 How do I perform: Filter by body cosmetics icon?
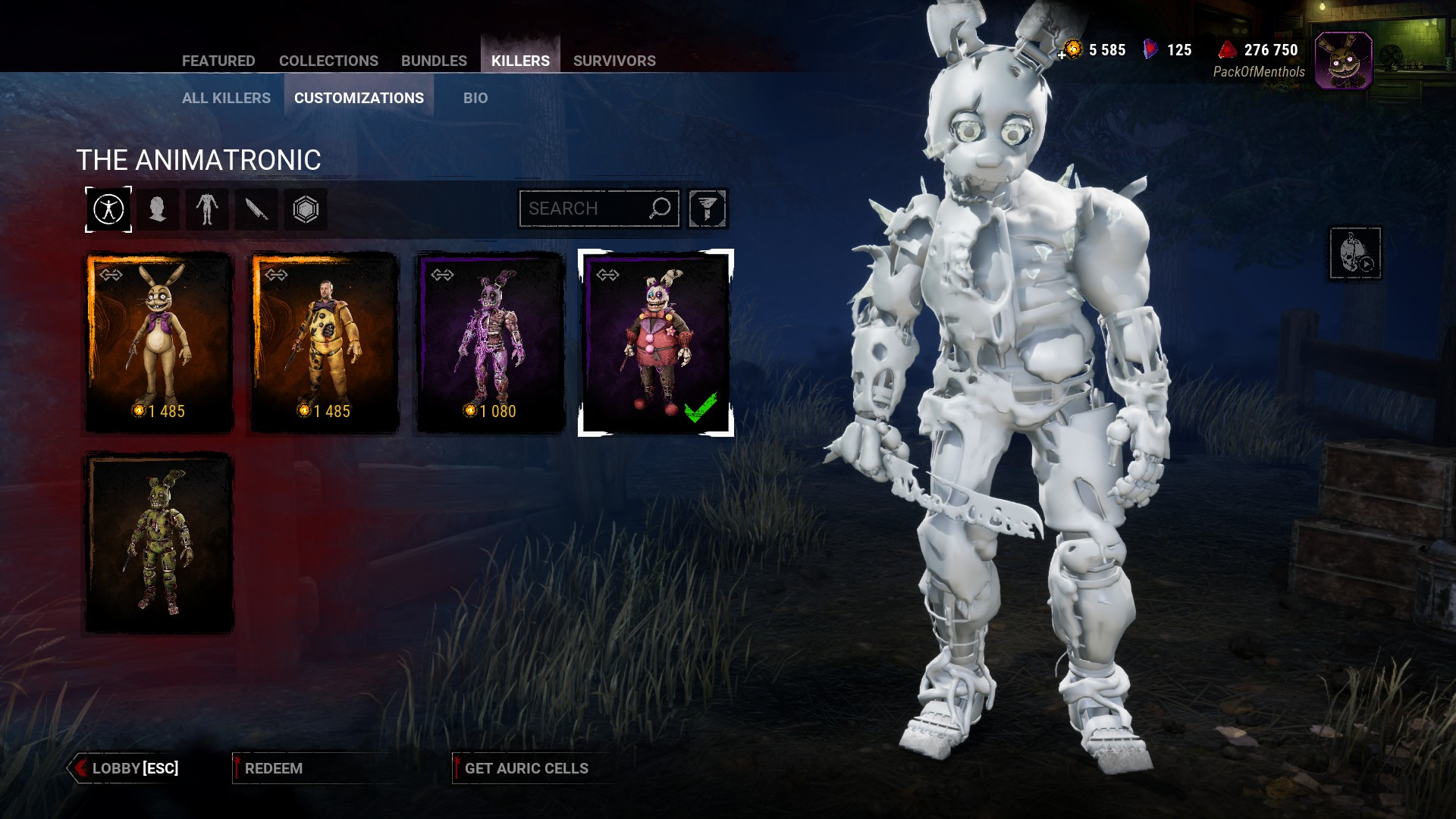206,209
